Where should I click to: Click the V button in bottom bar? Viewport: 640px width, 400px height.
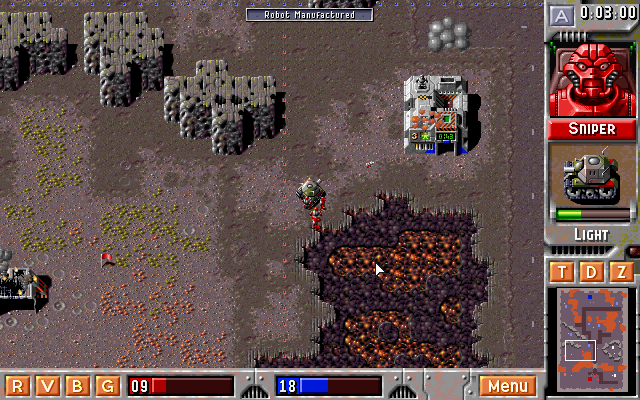tap(46, 386)
